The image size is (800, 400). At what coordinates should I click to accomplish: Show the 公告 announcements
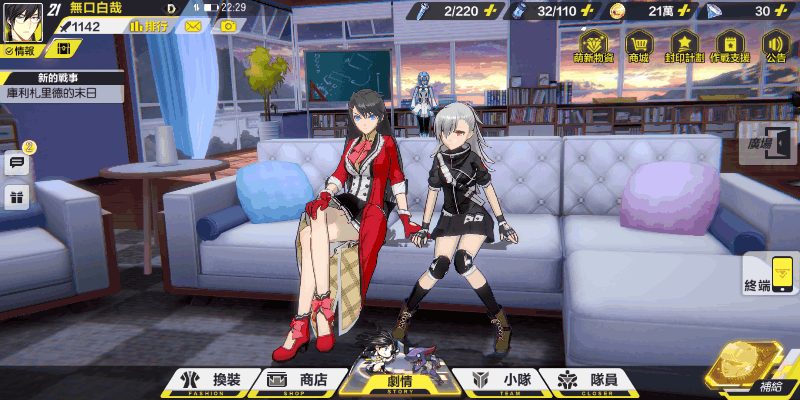click(775, 47)
